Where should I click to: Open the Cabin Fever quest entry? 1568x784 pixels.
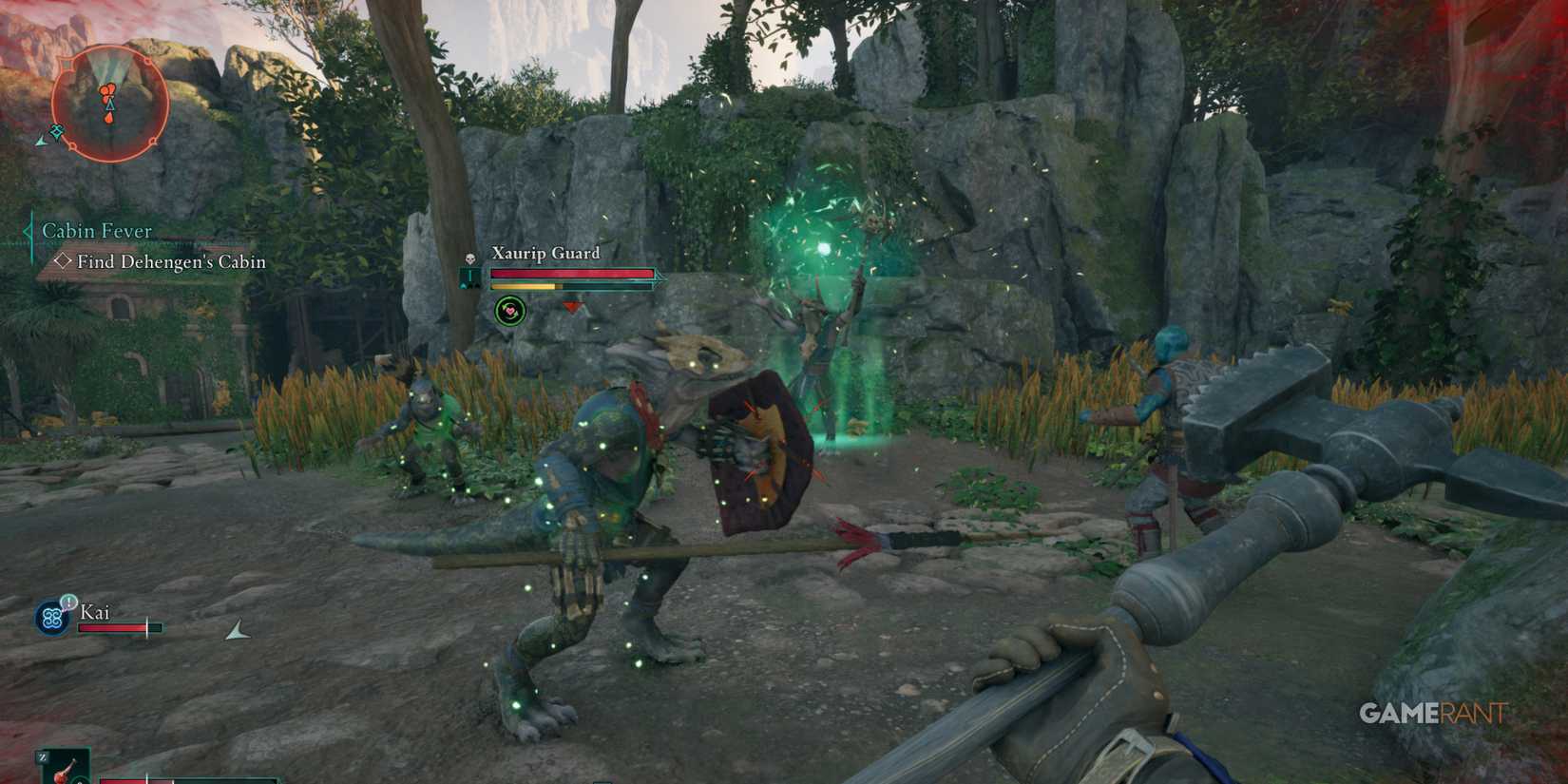tap(95, 231)
